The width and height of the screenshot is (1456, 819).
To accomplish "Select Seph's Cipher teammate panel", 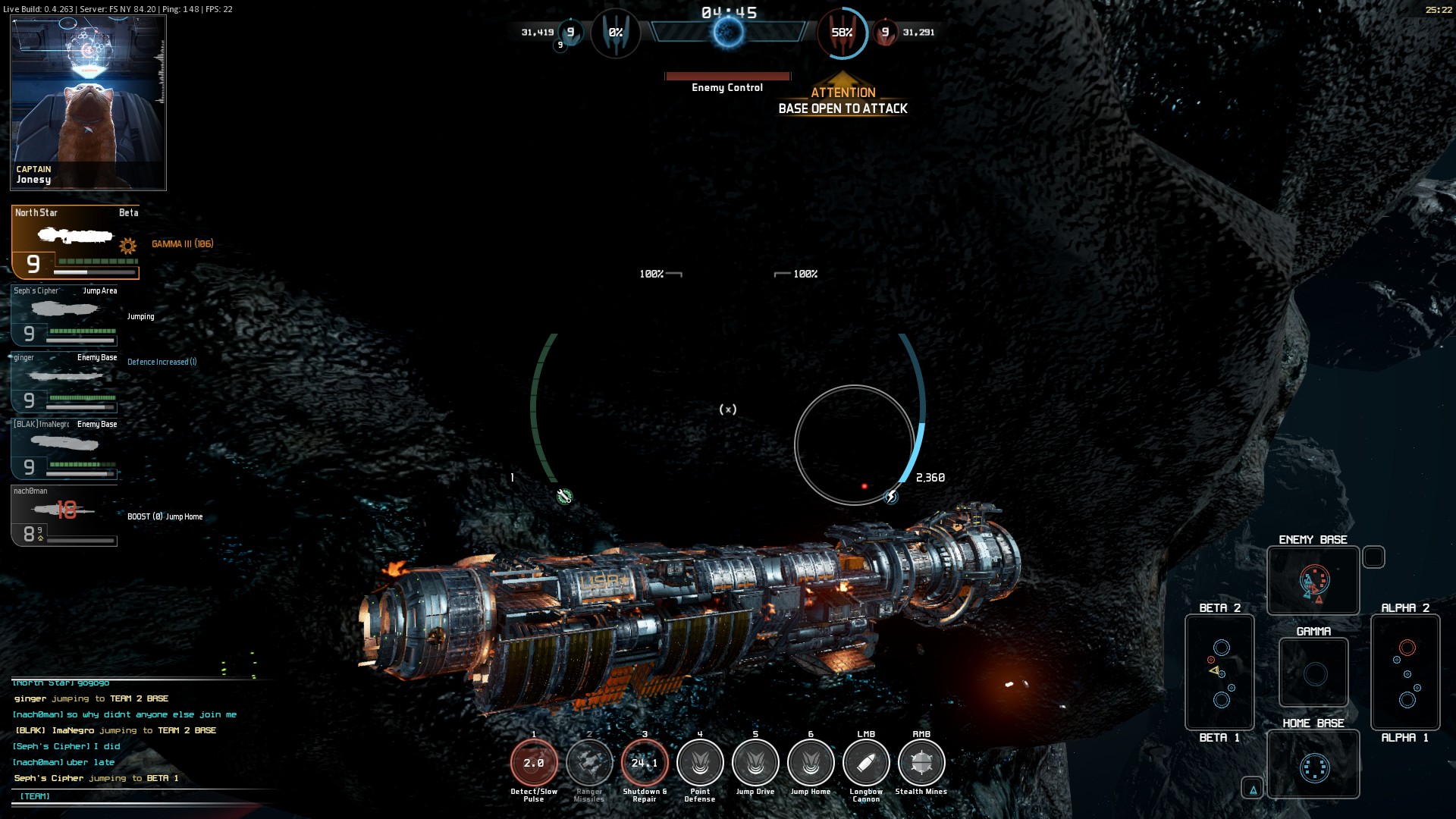I will (65, 315).
